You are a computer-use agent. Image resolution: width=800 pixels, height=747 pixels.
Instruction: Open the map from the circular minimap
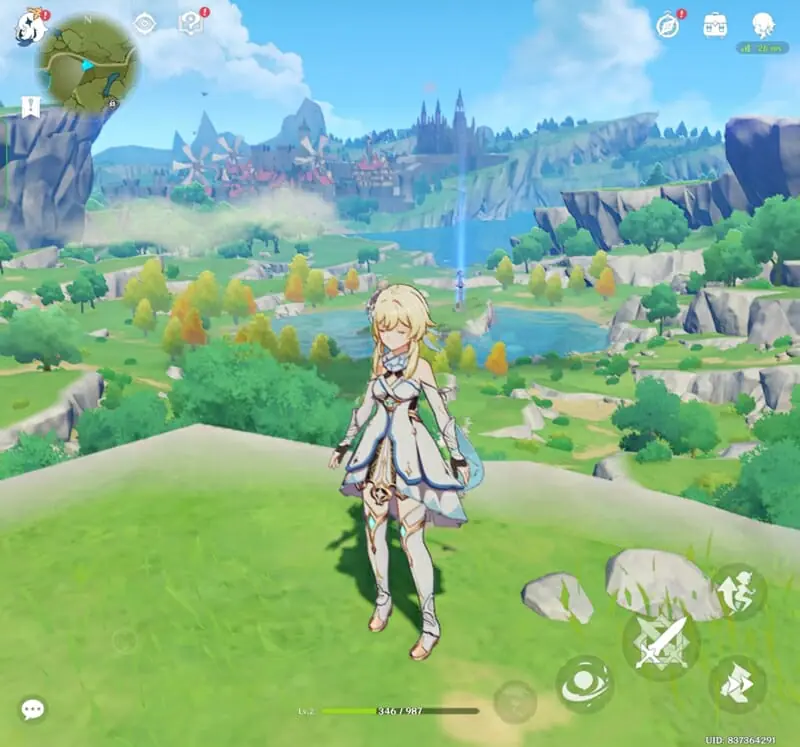89,64
